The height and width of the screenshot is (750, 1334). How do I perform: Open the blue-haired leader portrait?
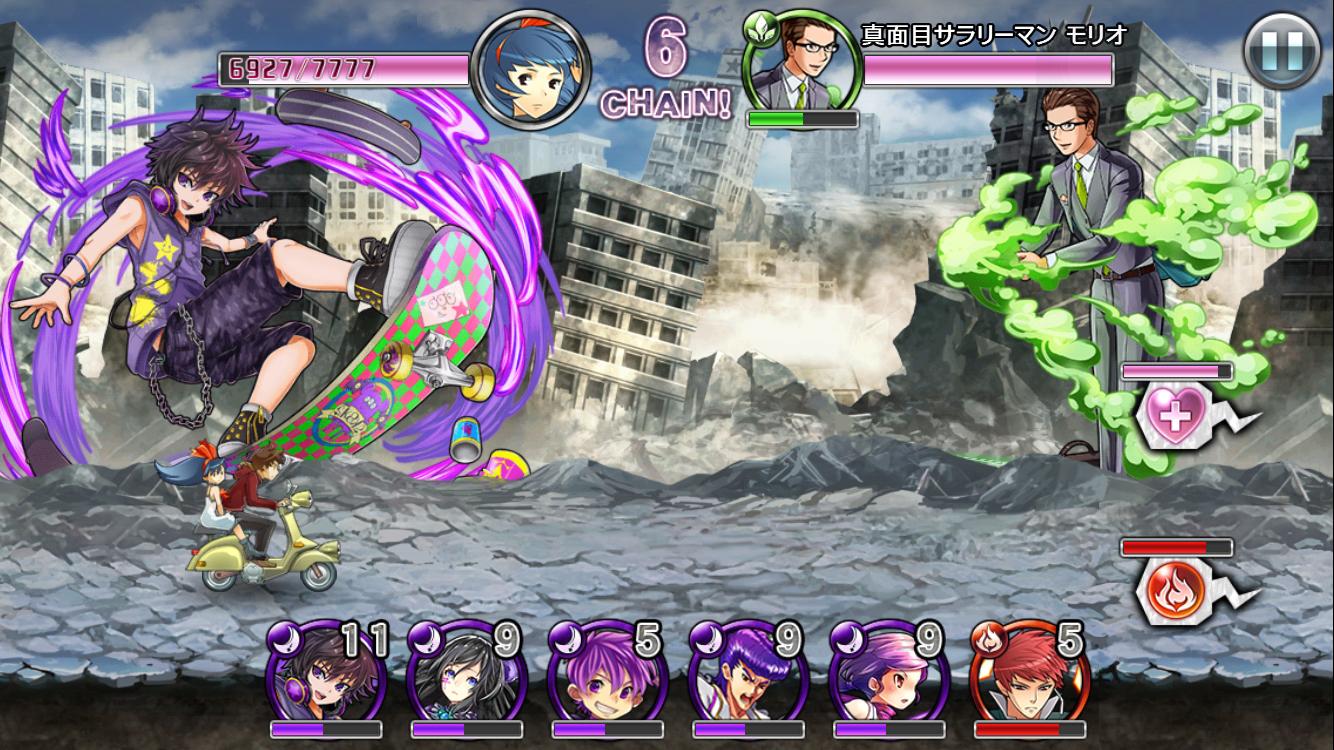click(x=530, y=68)
